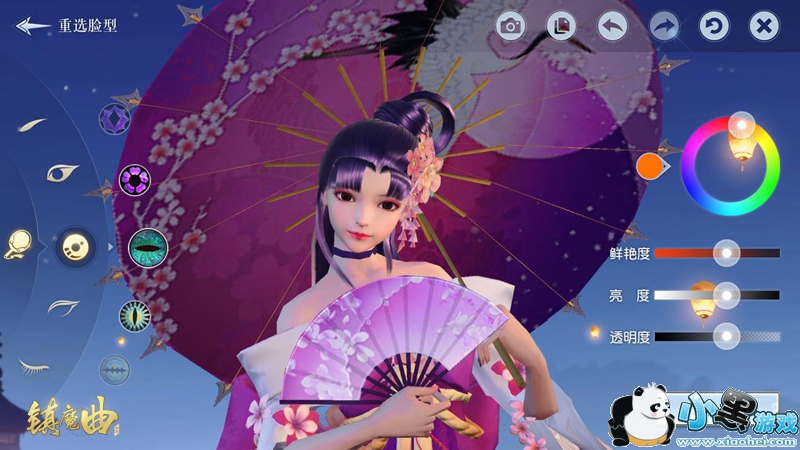Viewport: 800px width, 450px height.
Task: Redo the reverted change
Action: [664, 27]
